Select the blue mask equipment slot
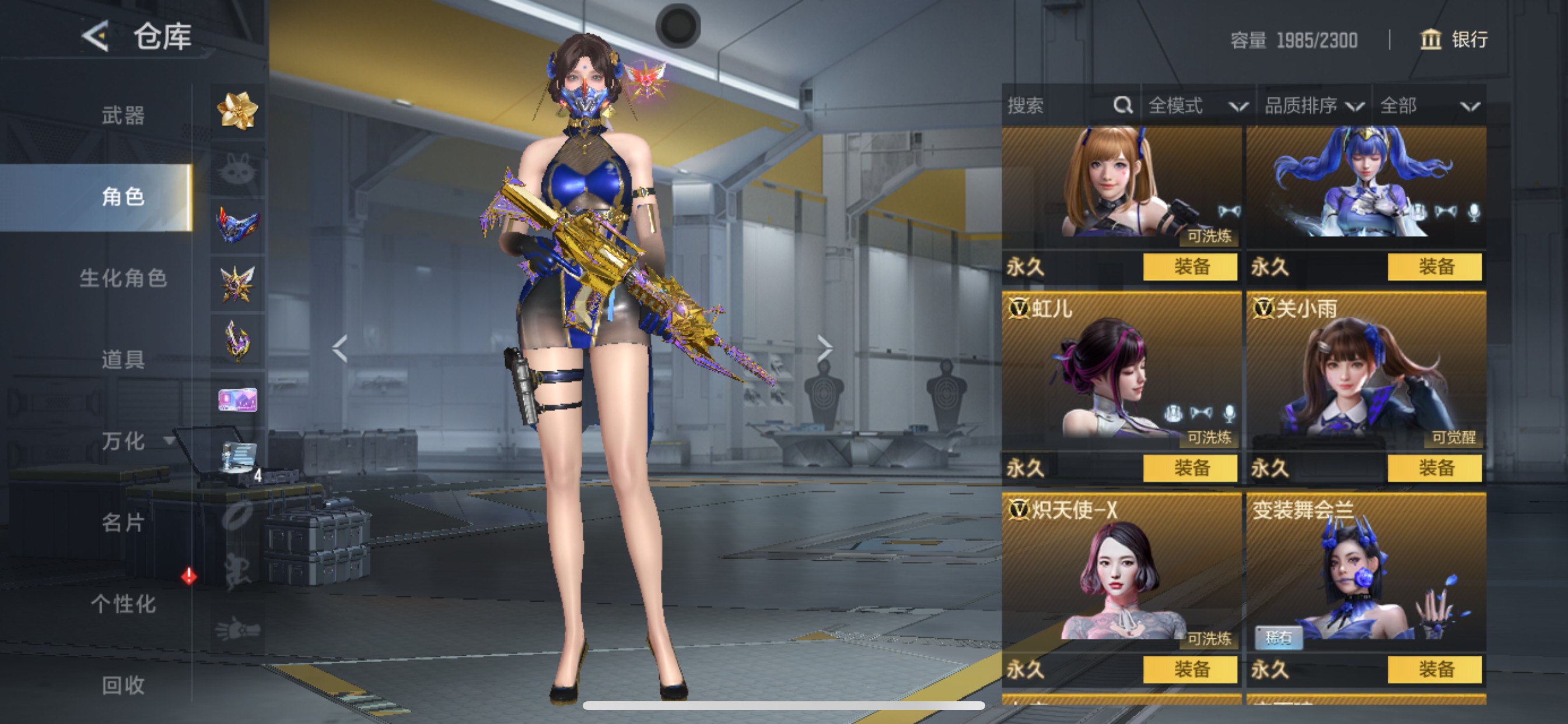The image size is (1568, 724). [237, 225]
